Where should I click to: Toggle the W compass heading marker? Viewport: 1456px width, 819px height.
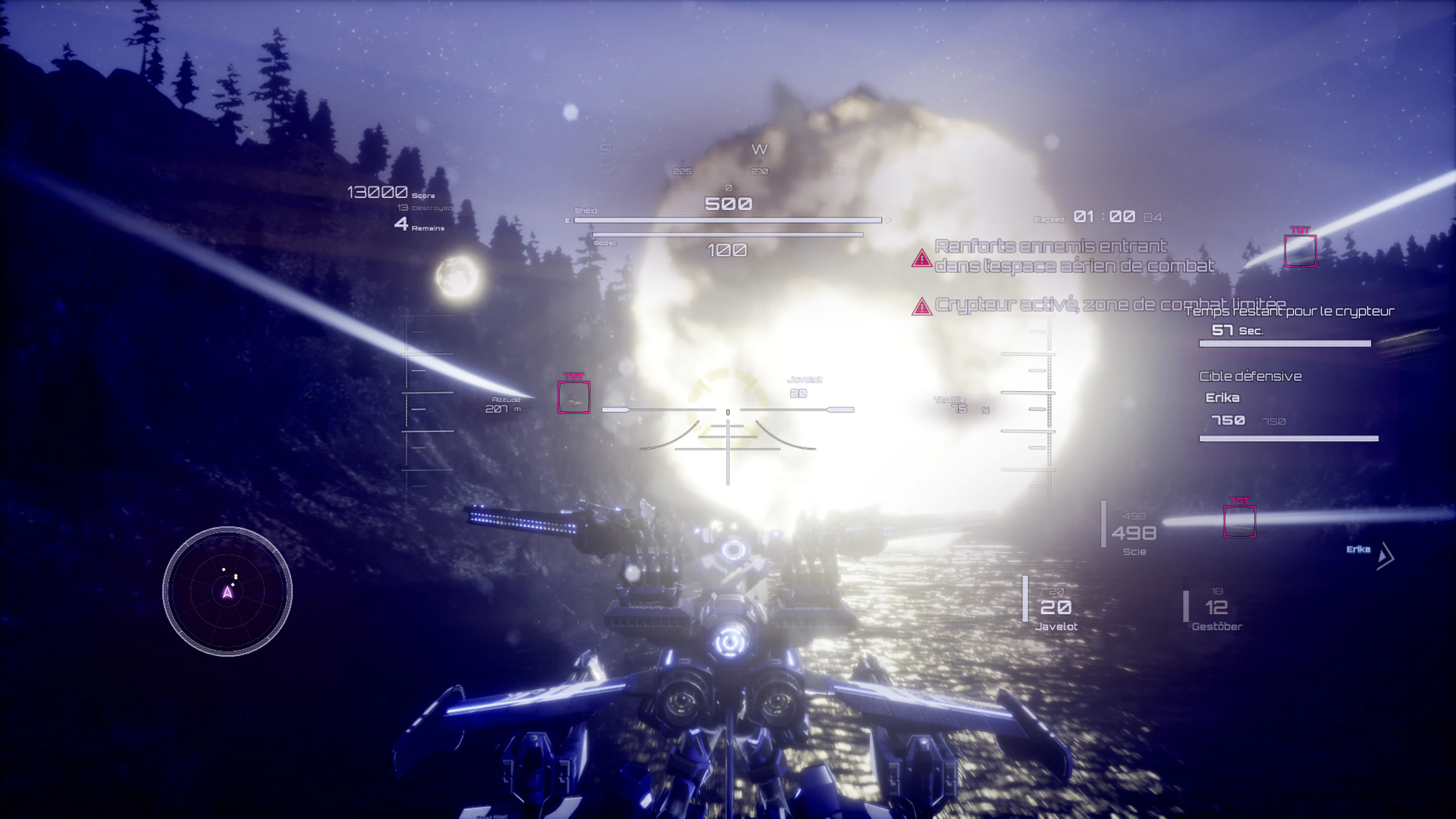pyautogui.click(x=759, y=149)
